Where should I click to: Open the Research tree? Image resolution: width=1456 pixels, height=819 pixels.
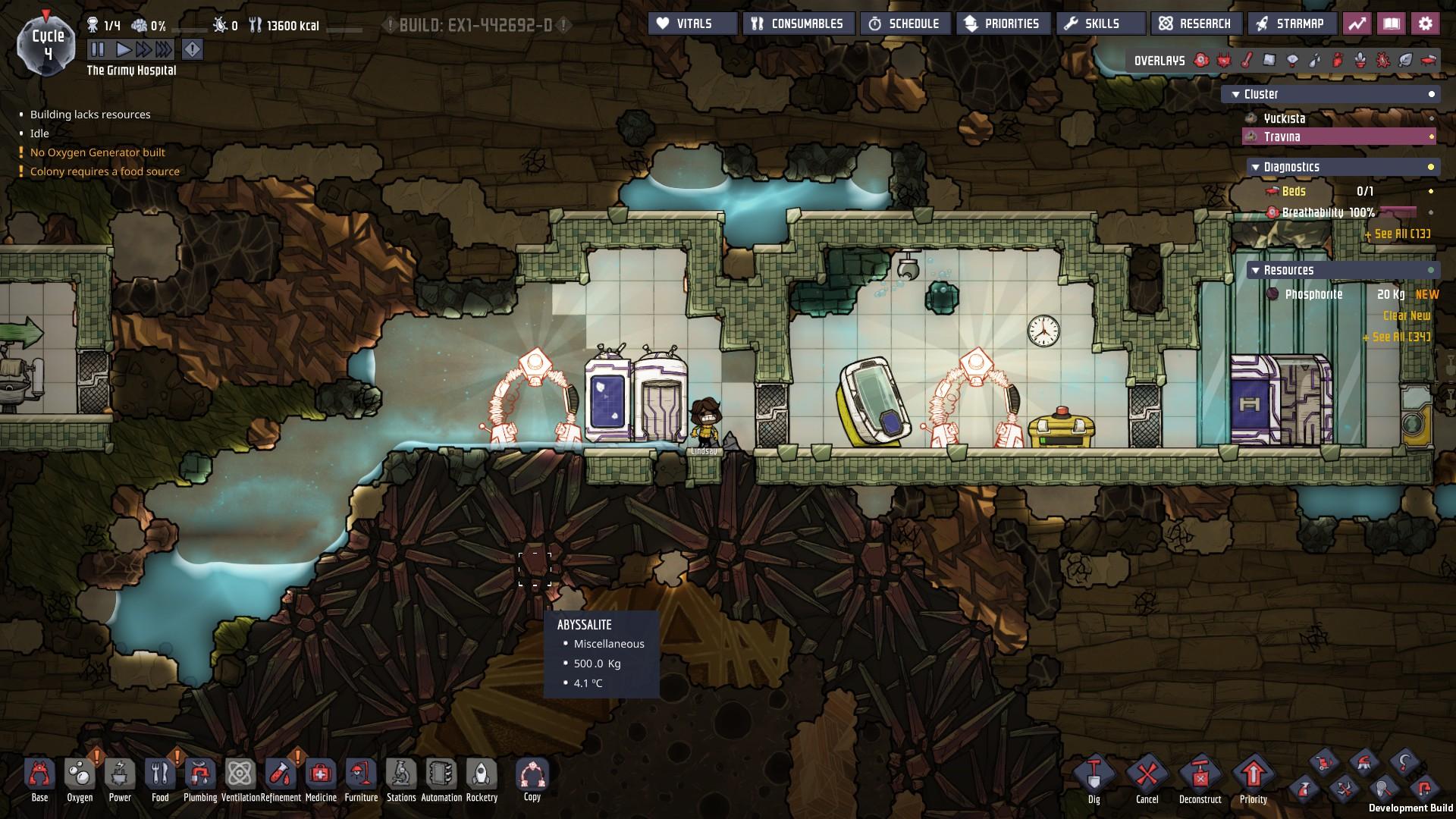[x=1196, y=24]
